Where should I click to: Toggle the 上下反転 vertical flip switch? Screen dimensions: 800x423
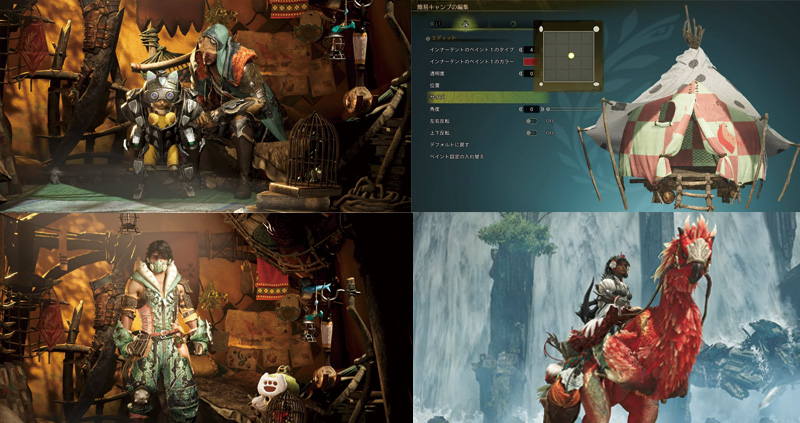531,132
